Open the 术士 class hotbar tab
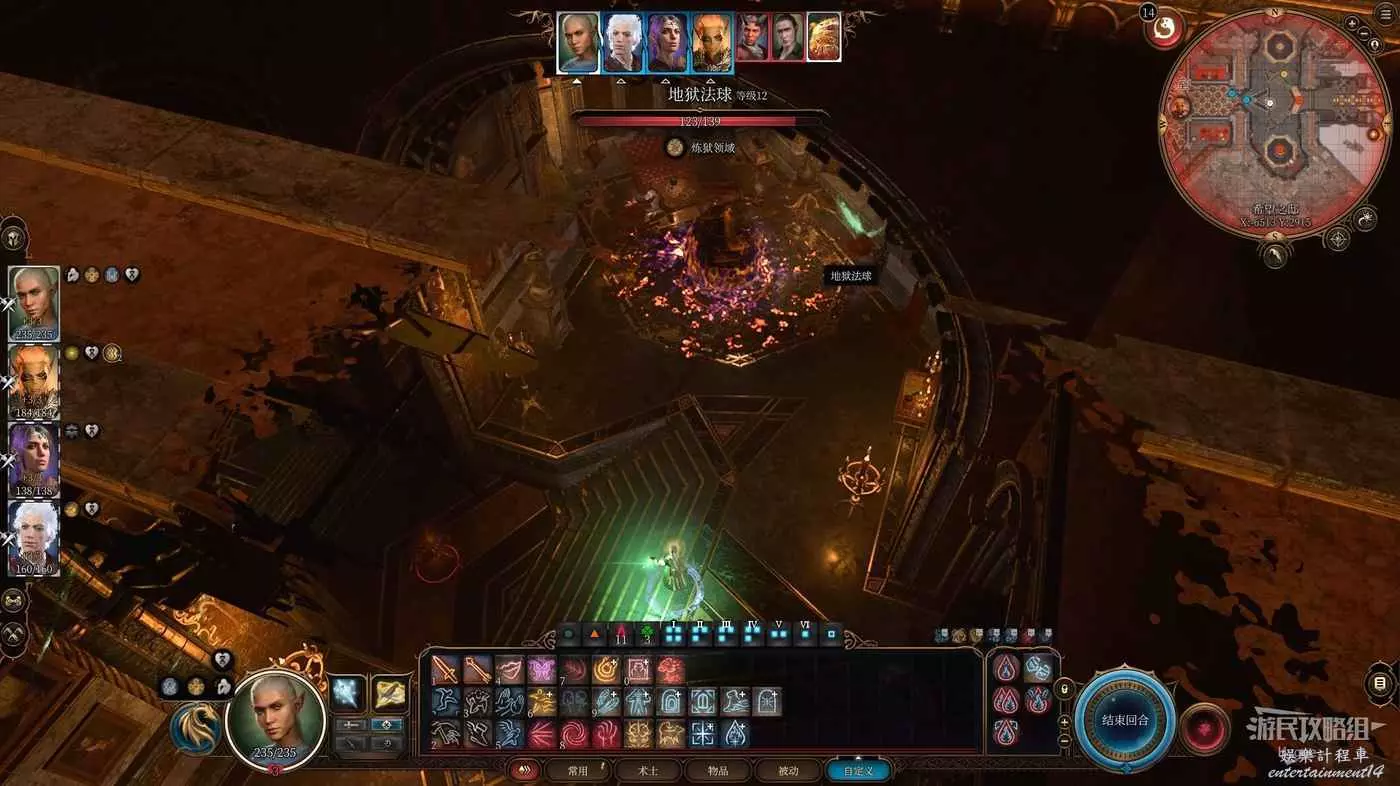This screenshot has height=786, width=1400. 649,771
